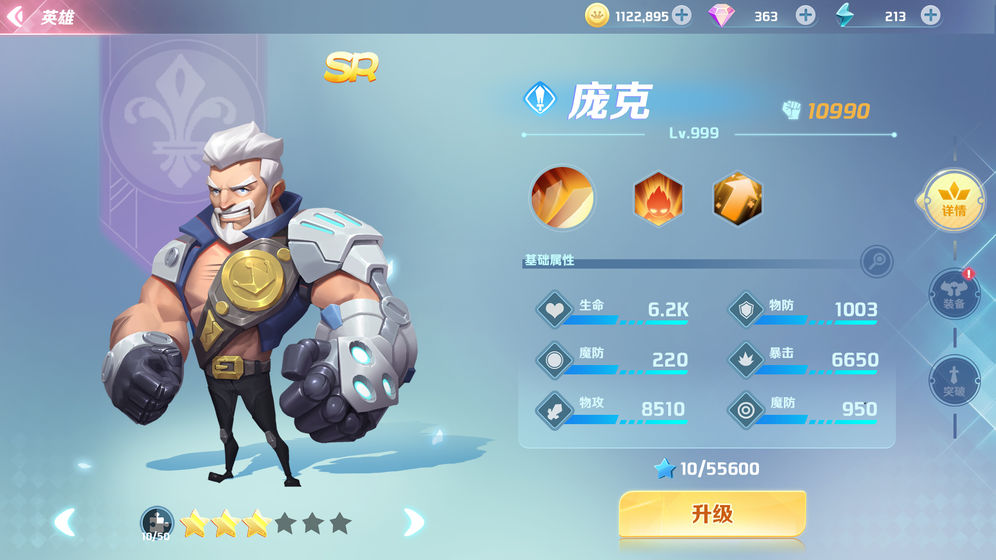The image size is (996, 560).
Task: Go back using the top-left arrow
Action: (16, 16)
